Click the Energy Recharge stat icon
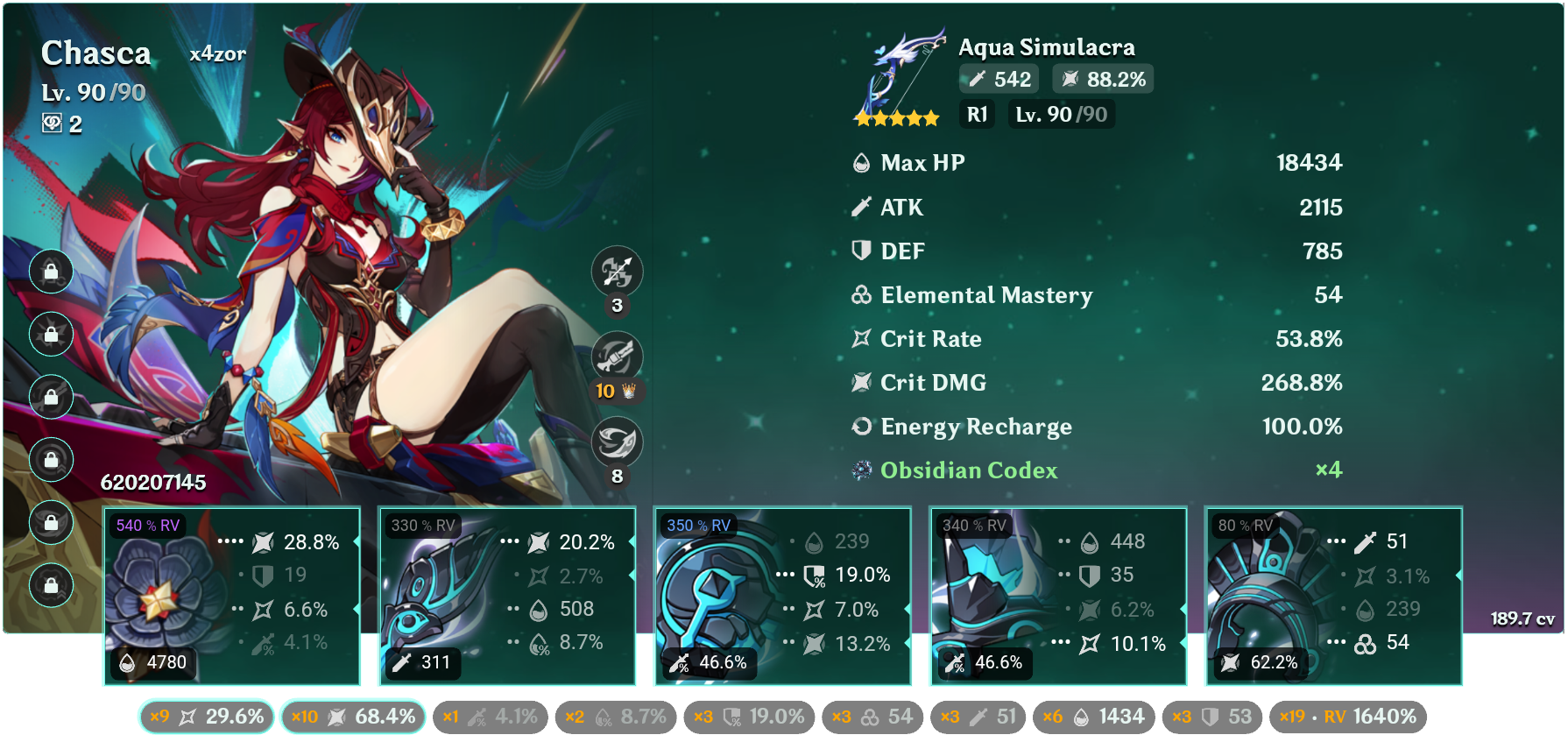Screen dimensions: 1568x742 point(860,427)
